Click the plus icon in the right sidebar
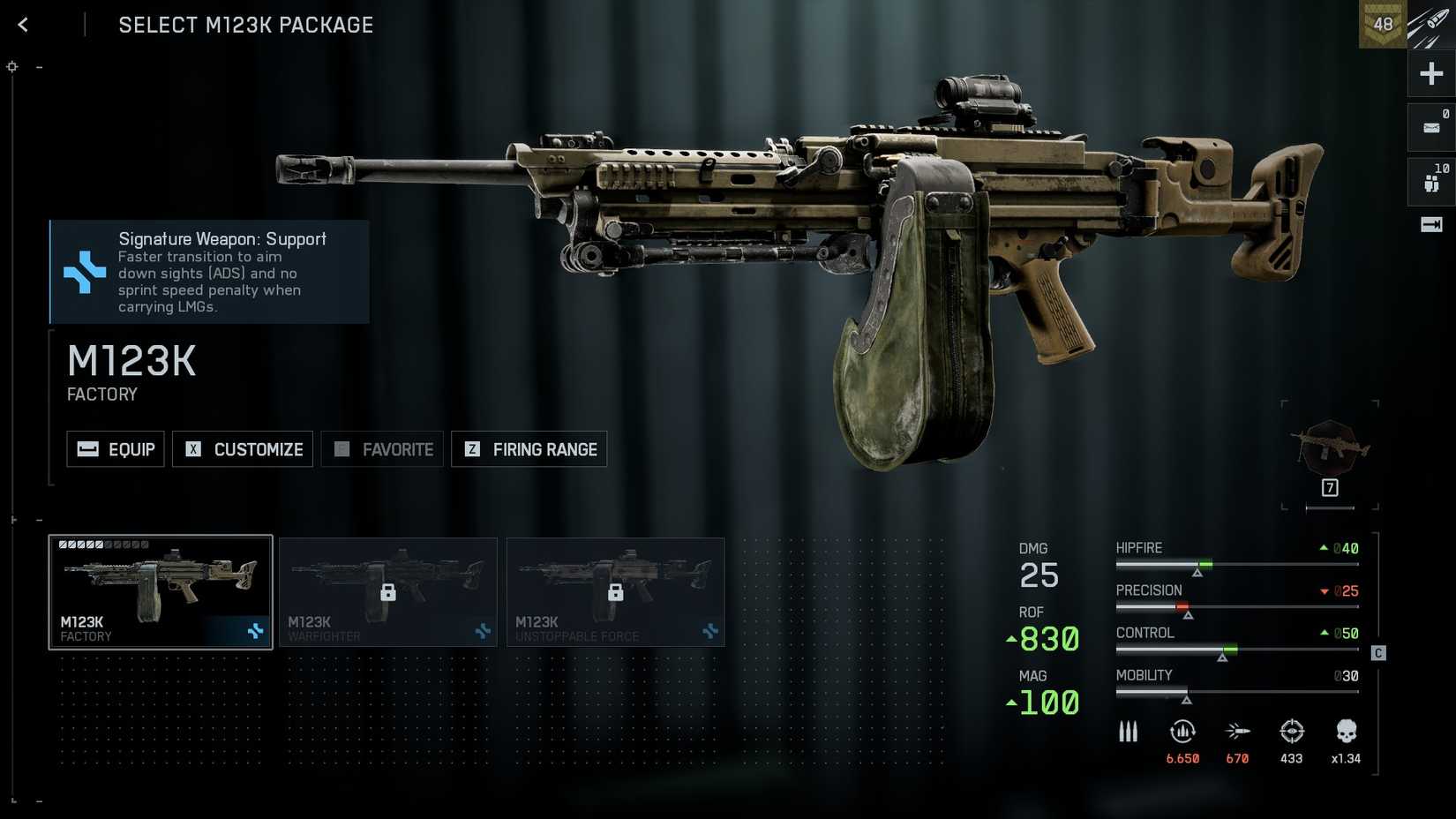The width and height of the screenshot is (1456, 819). click(x=1430, y=73)
